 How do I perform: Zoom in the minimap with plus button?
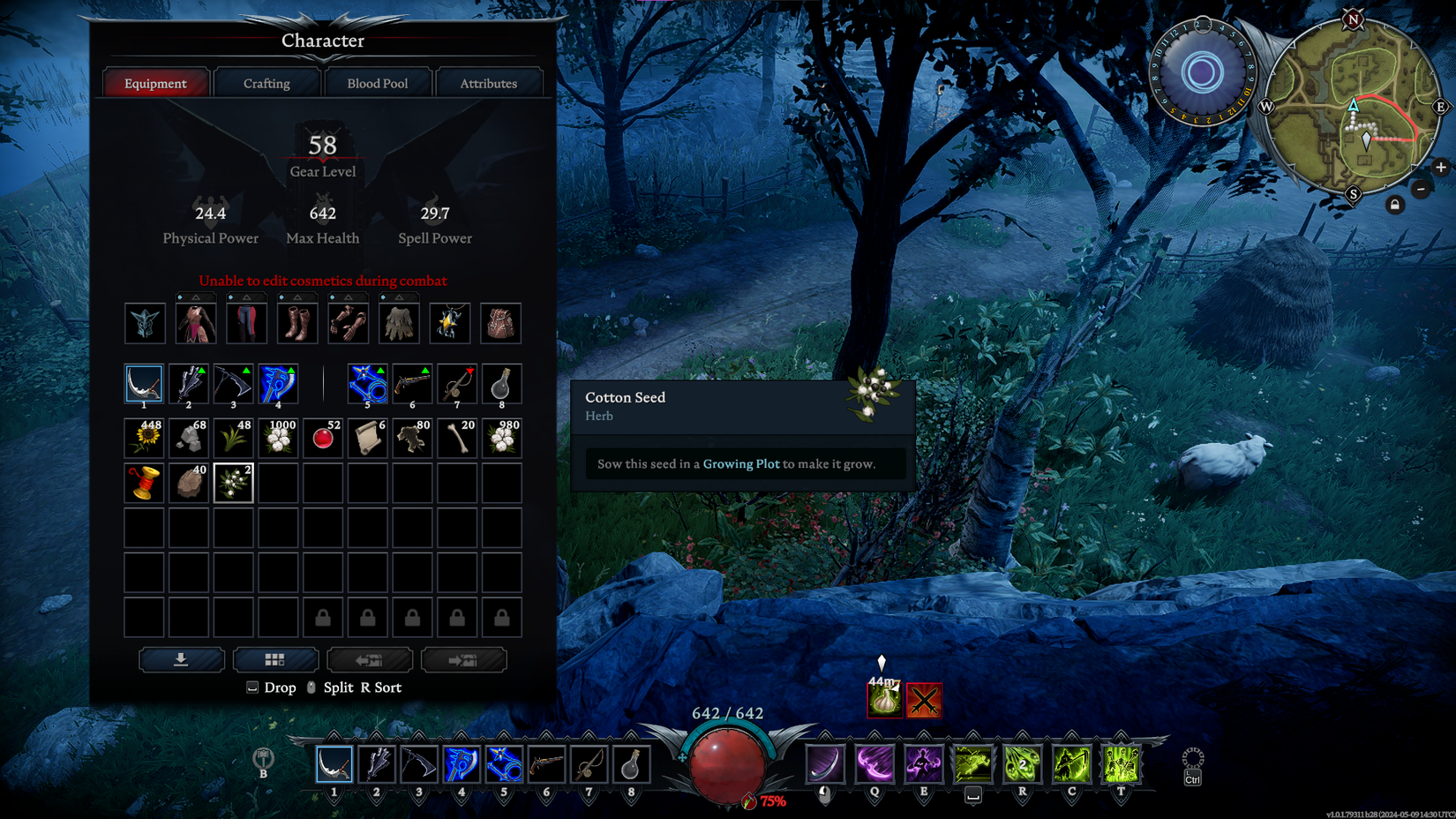point(1441,167)
